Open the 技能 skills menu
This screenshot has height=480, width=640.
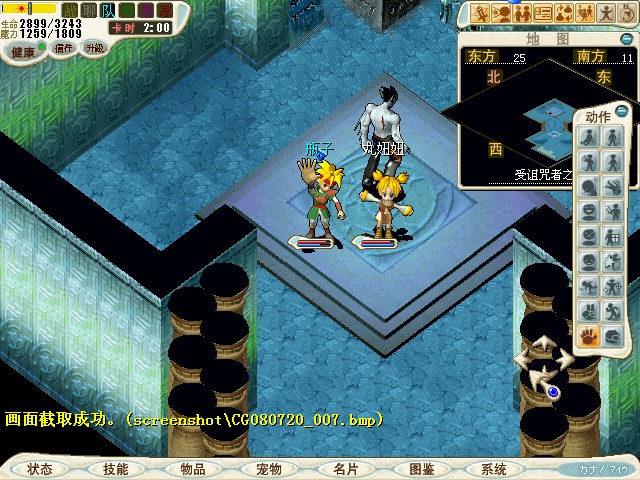[x=115, y=469]
